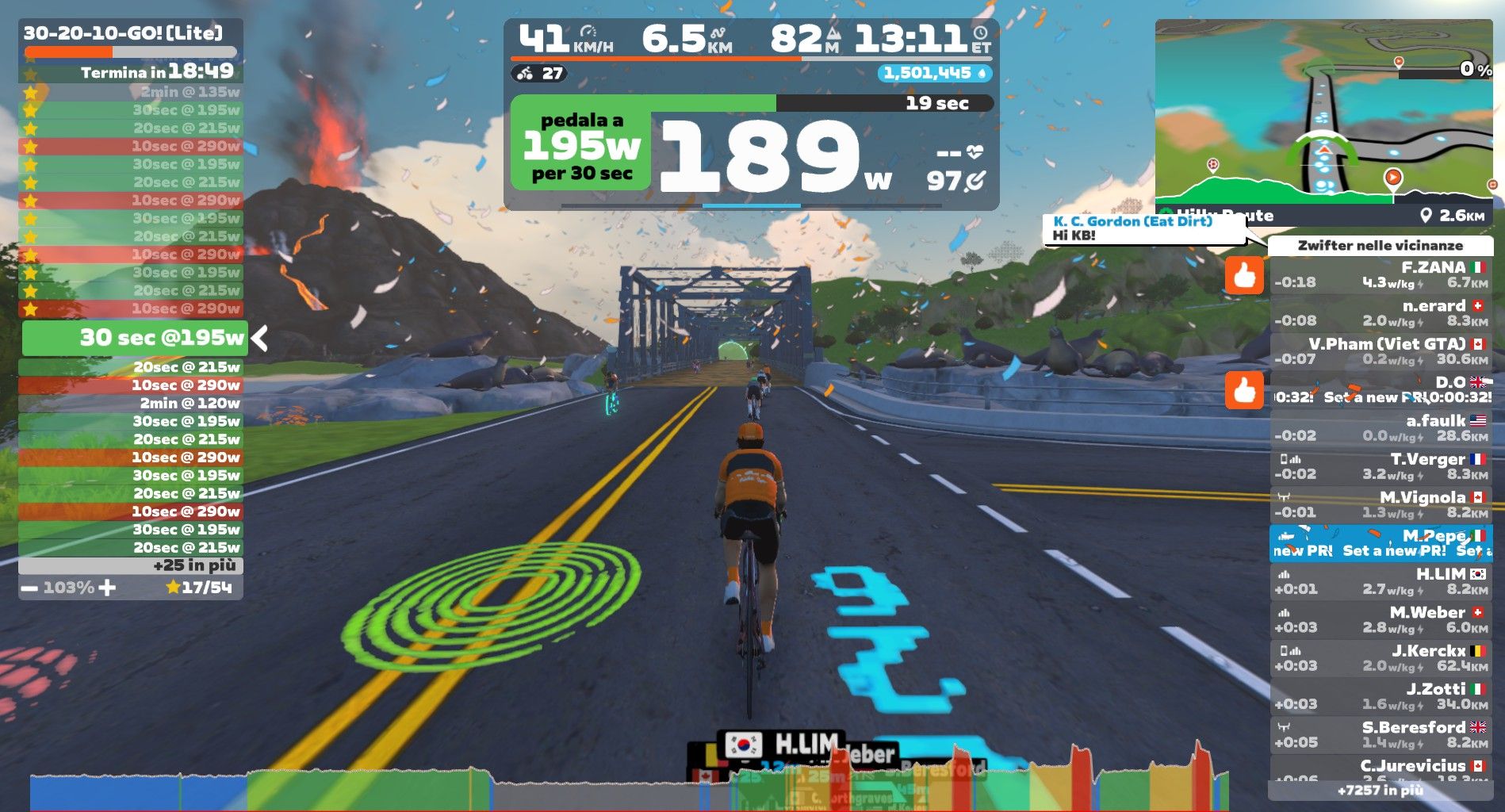The image size is (1505, 812).
Task: Choose S.Beresford from nearby riders
Action: click(x=1380, y=734)
